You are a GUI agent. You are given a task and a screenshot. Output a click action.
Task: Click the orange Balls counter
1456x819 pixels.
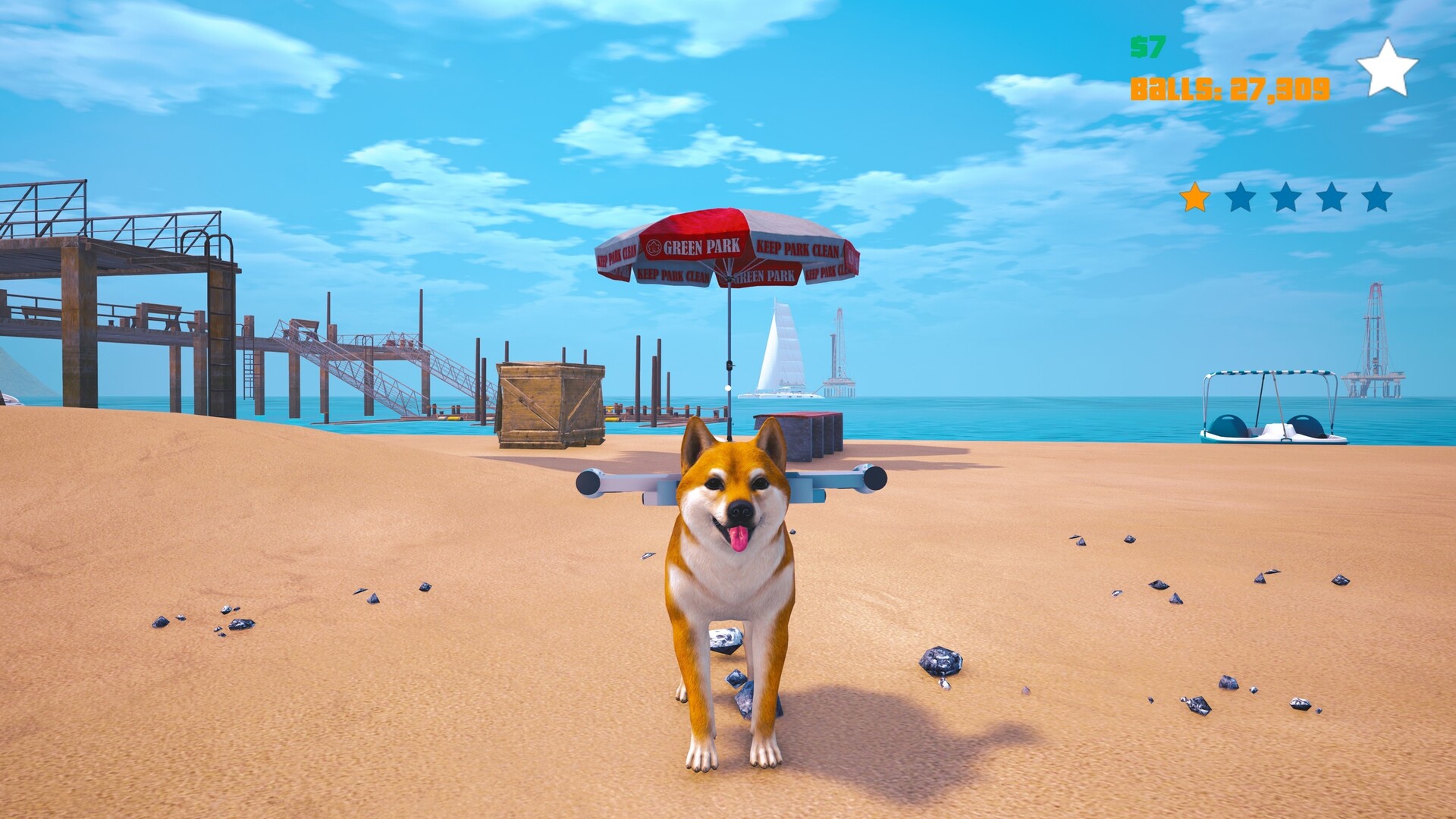pos(1228,86)
